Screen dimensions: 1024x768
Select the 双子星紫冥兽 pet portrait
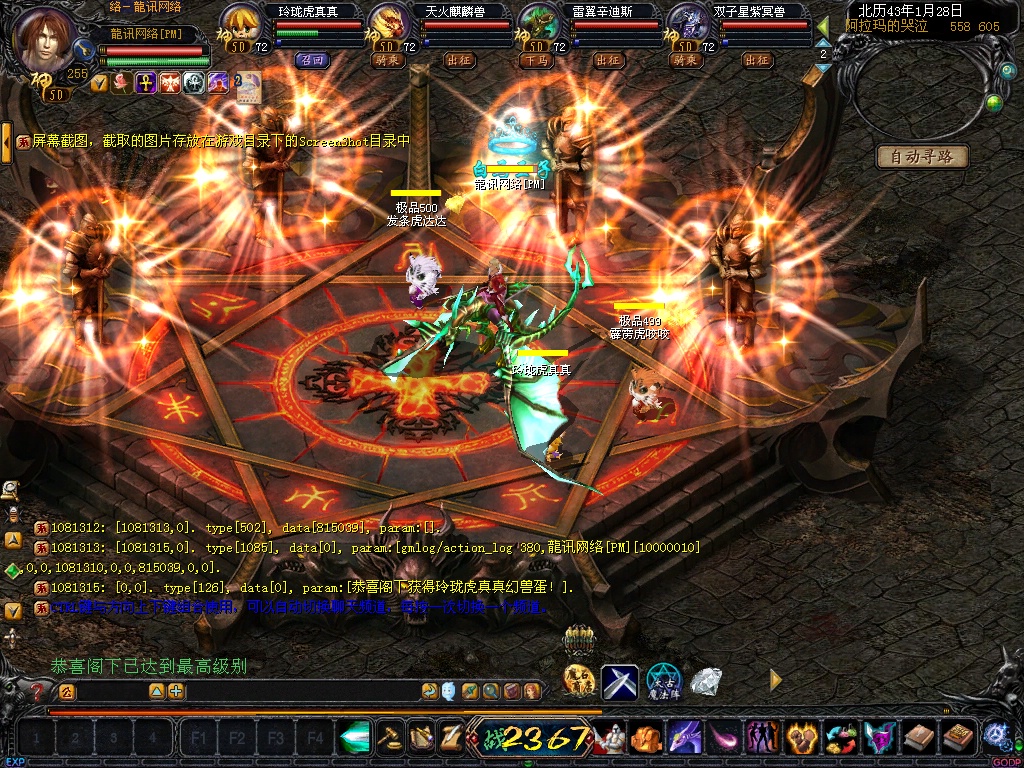[687, 24]
